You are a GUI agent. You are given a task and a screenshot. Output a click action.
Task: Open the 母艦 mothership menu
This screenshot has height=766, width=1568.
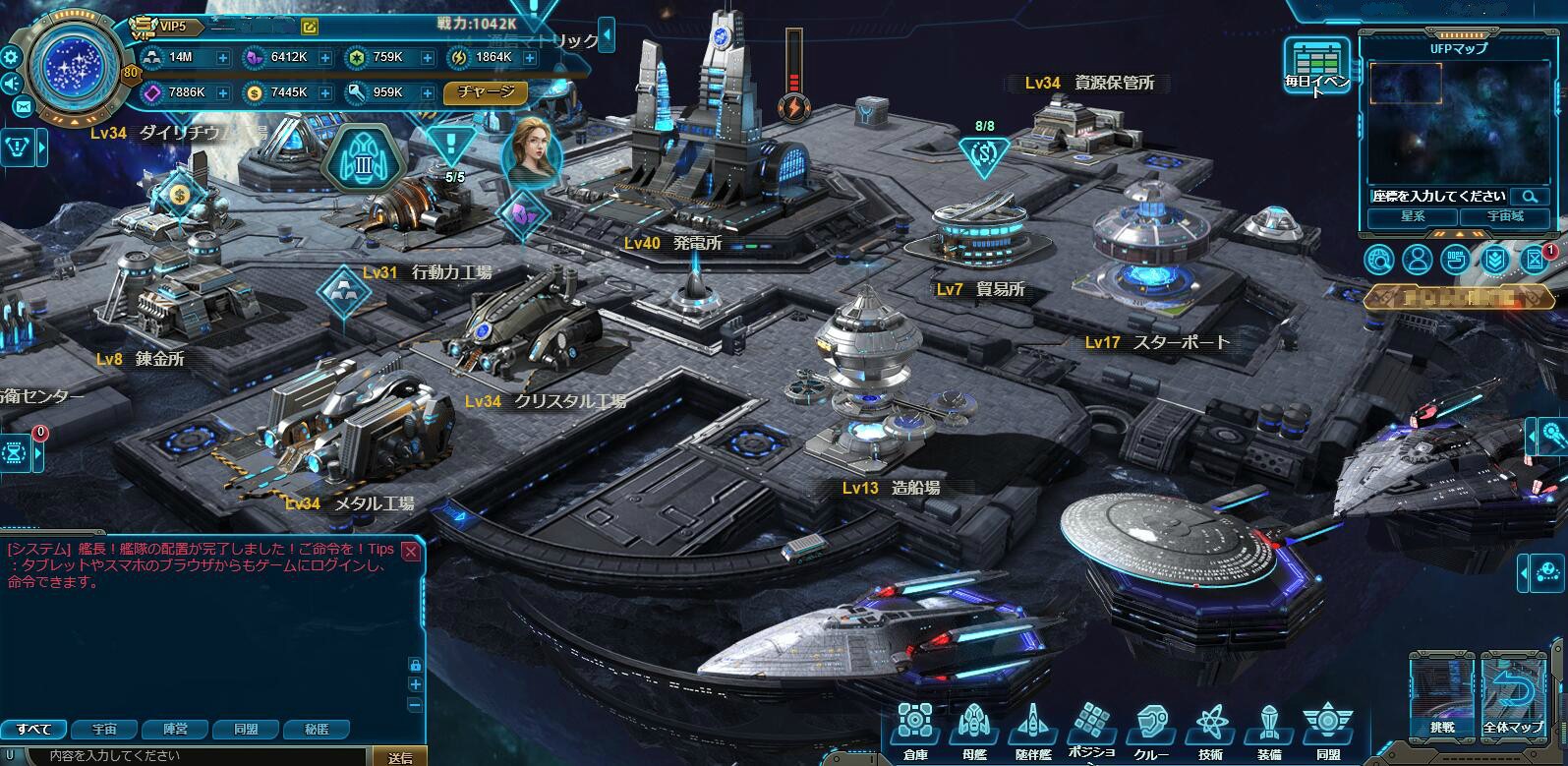point(973,729)
